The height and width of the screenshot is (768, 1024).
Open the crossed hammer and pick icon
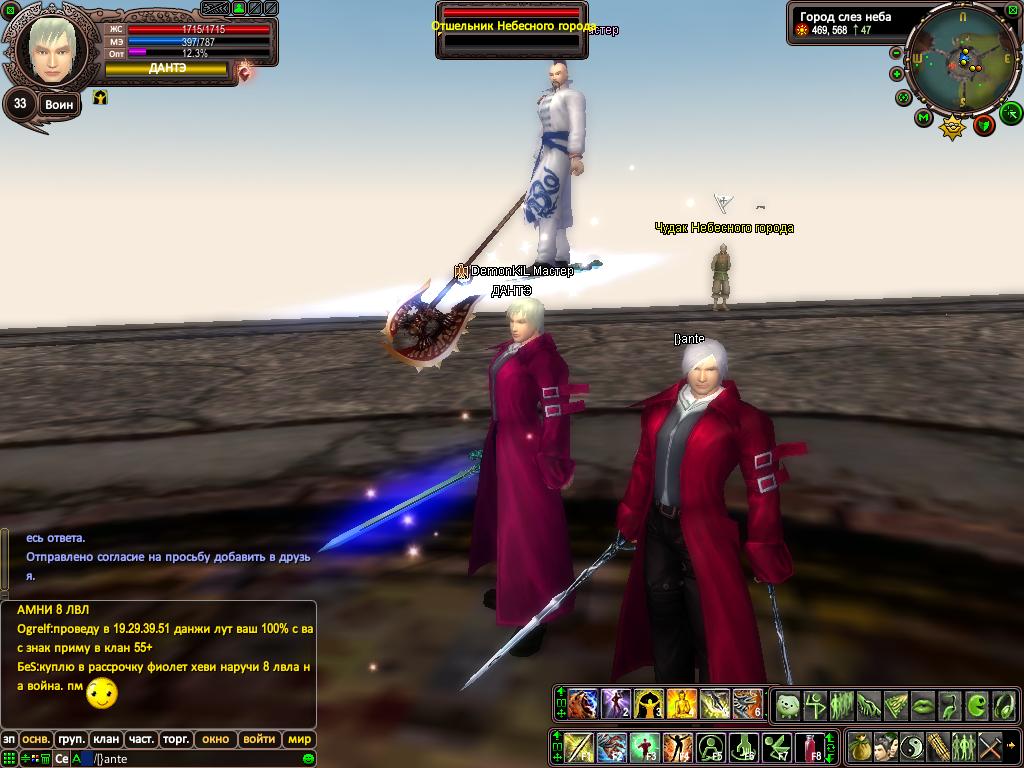pyautogui.click(x=990, y=747)
